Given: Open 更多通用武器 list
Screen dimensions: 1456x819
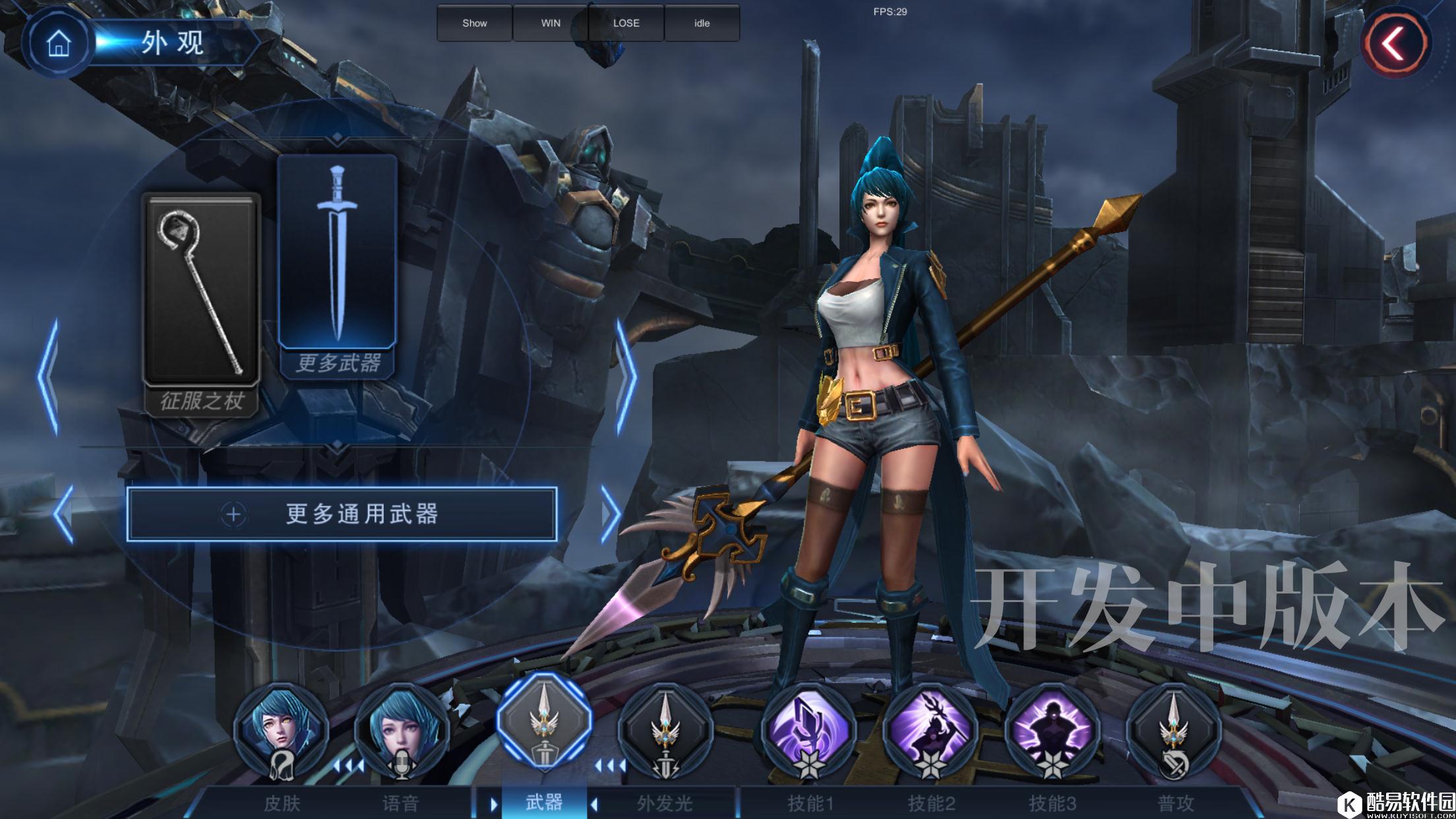Looking at the screenshot, I should pos(342,514).
